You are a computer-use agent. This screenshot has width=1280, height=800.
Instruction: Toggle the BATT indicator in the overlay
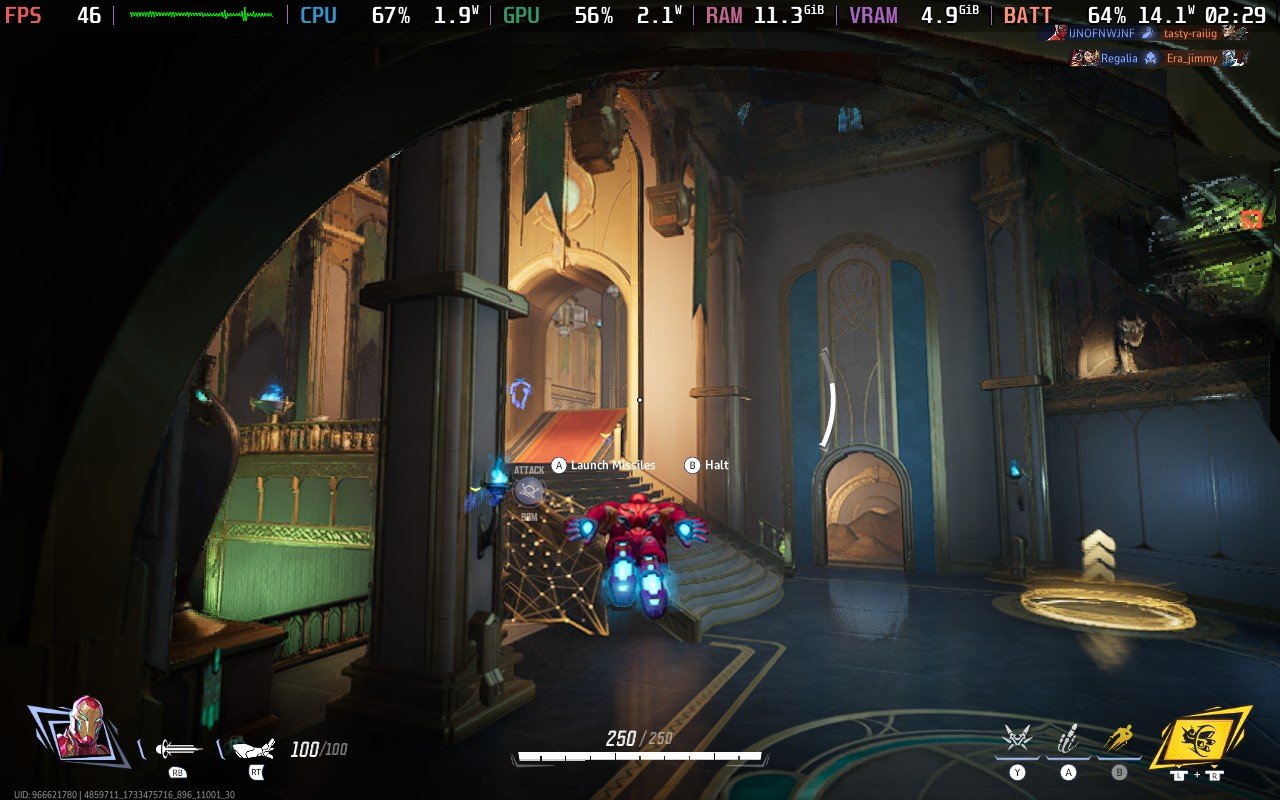[x=1026, y=16]
